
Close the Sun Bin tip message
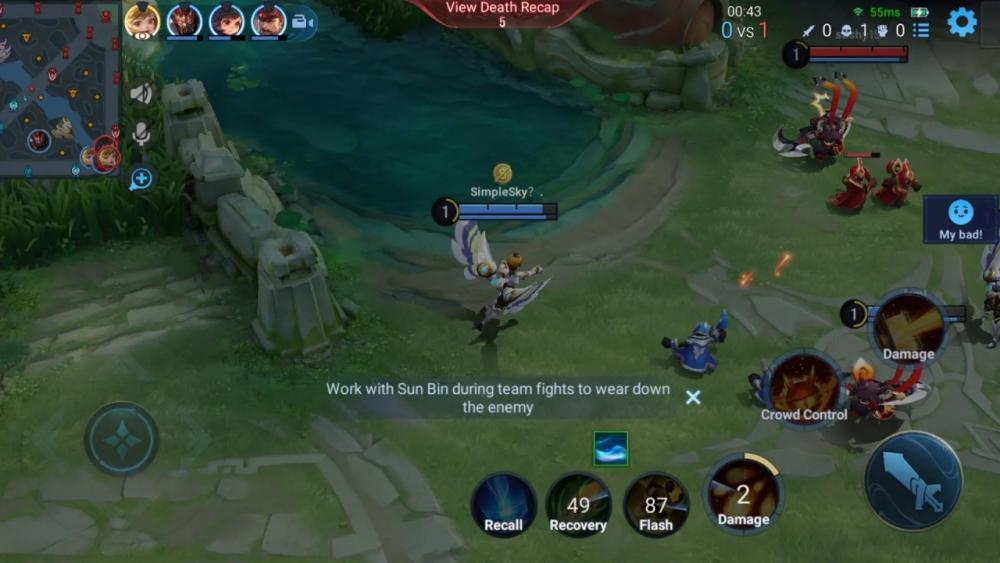pos(692,397)
